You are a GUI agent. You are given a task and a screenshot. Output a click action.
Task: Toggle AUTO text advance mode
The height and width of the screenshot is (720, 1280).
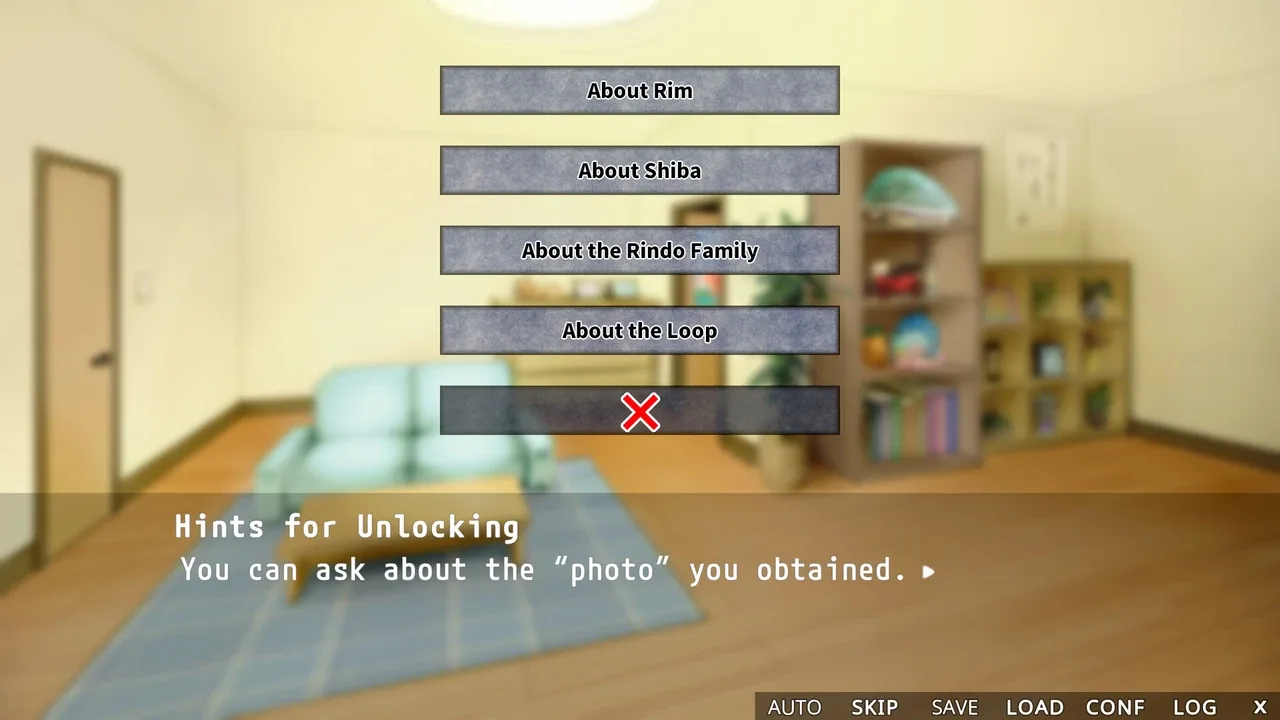click(x=794, y=707)
